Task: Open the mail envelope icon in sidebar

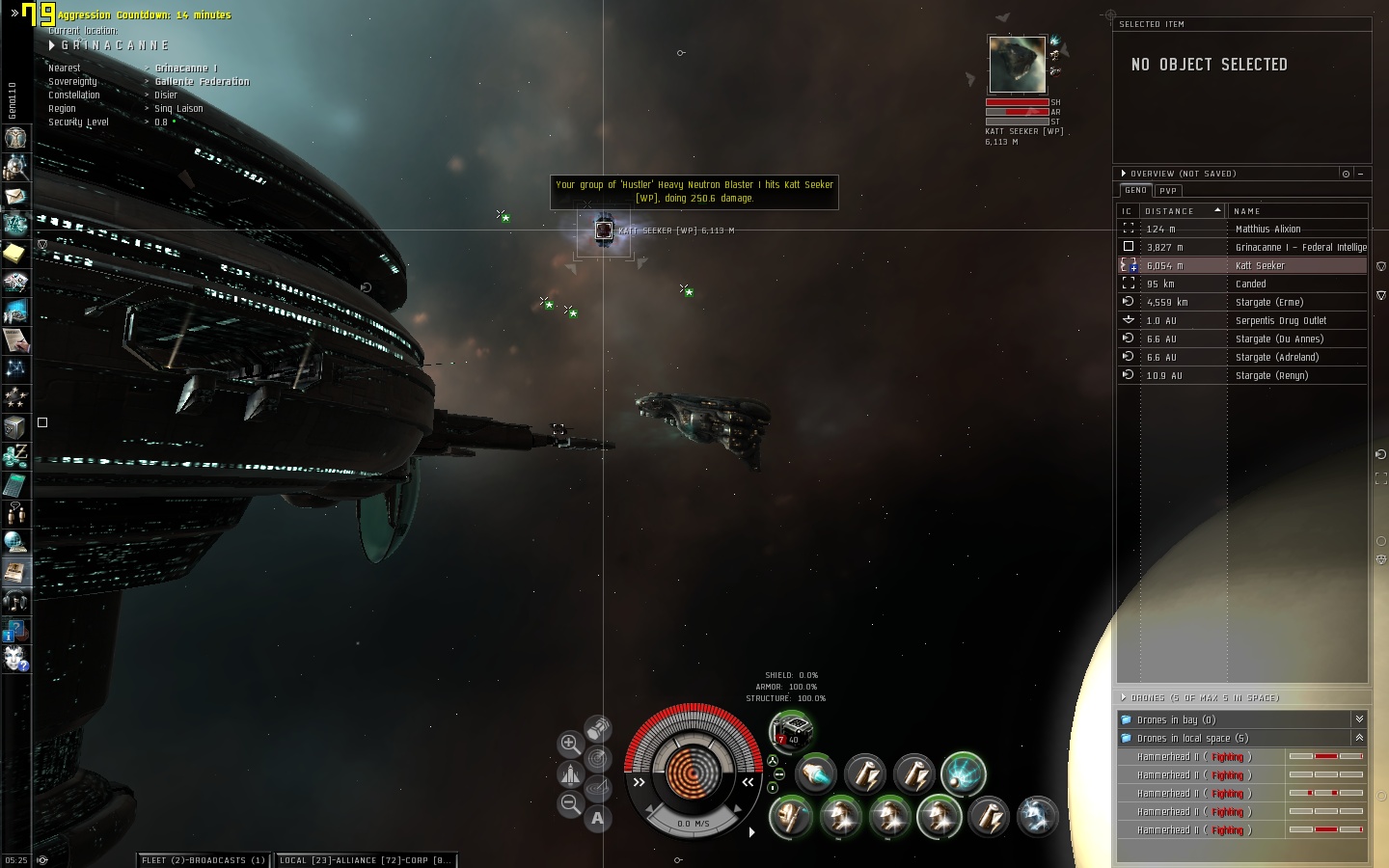Action: coord(15,196)
